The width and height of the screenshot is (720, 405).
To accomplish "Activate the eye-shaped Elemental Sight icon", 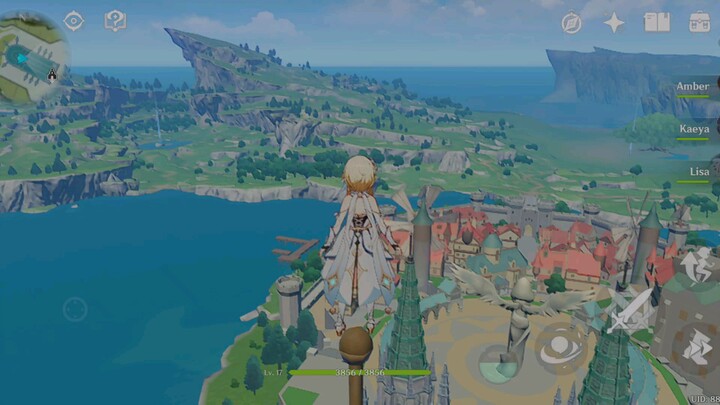I will click(74, 21).
